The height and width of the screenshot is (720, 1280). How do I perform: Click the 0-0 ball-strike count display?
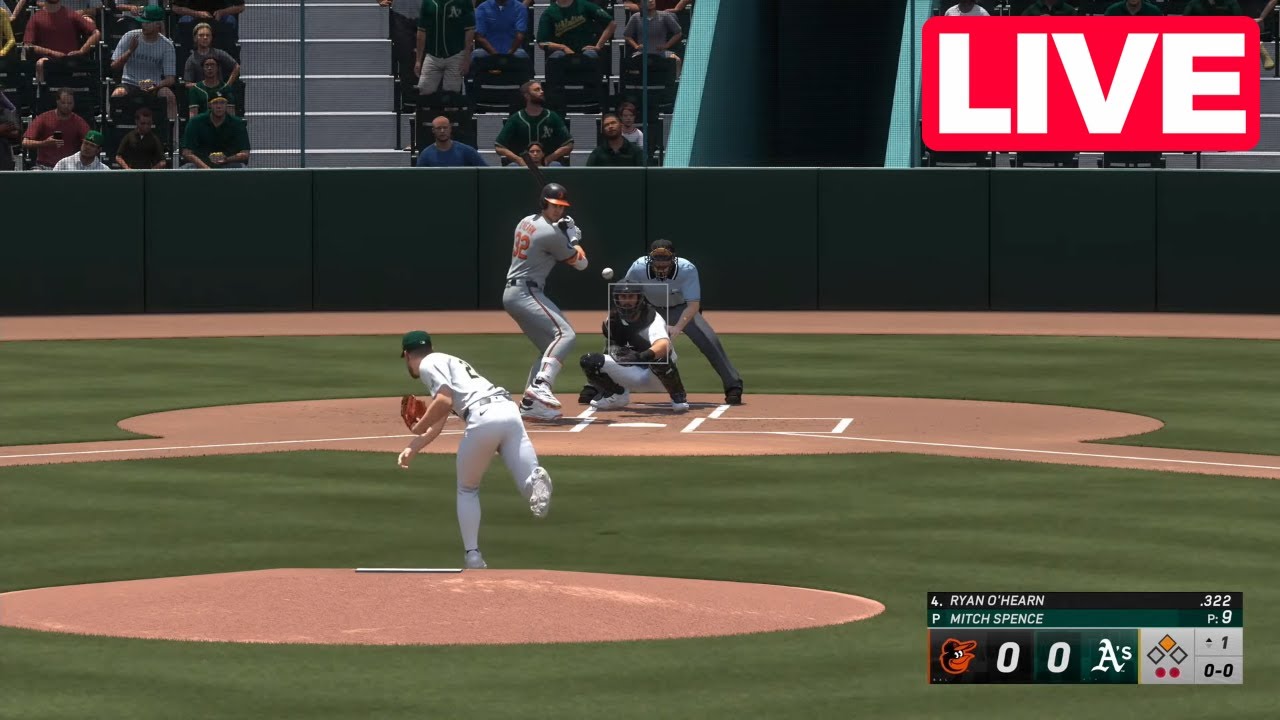click(x=1220, y=670)
